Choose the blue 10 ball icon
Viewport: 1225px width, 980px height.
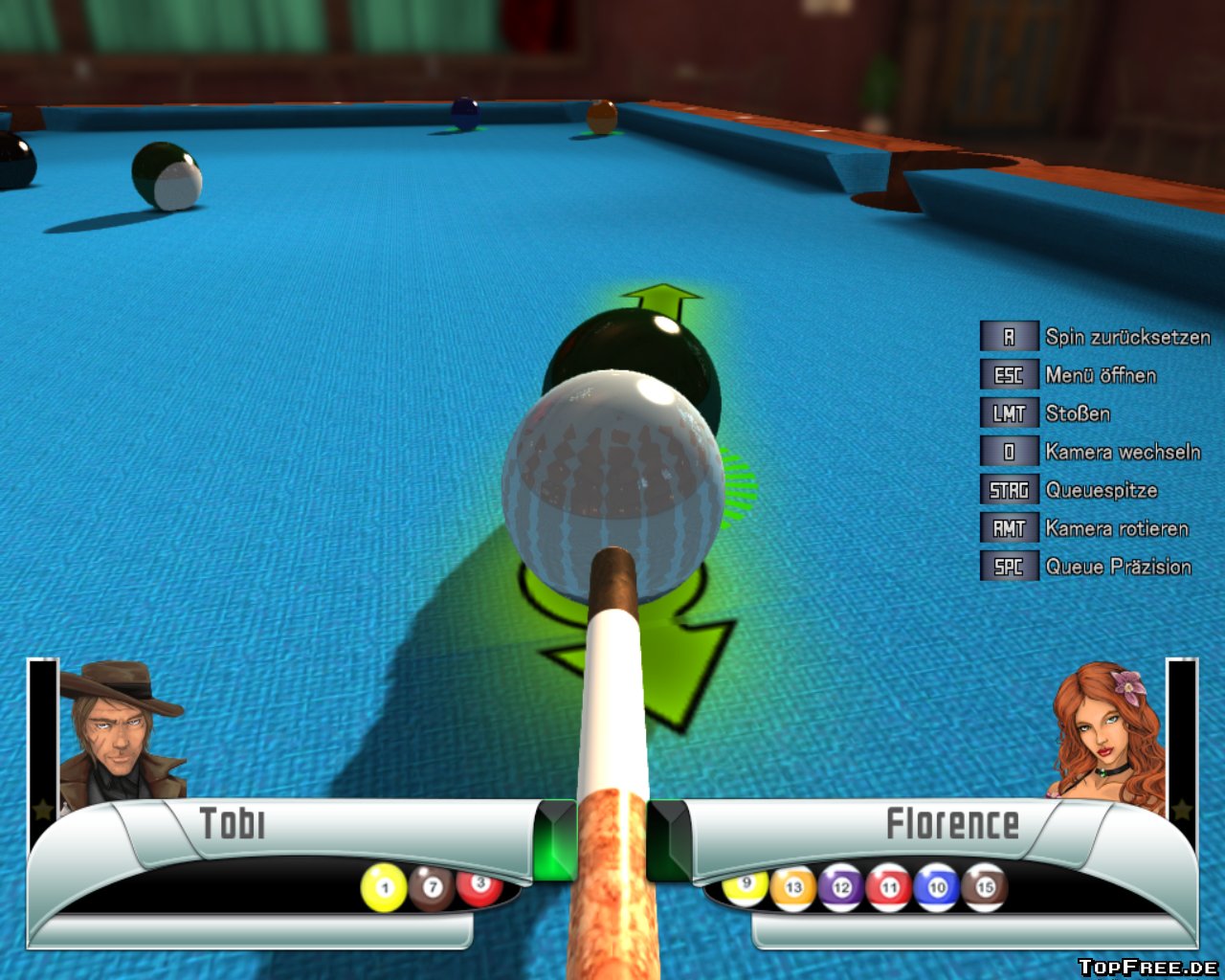tap(937, 887)
